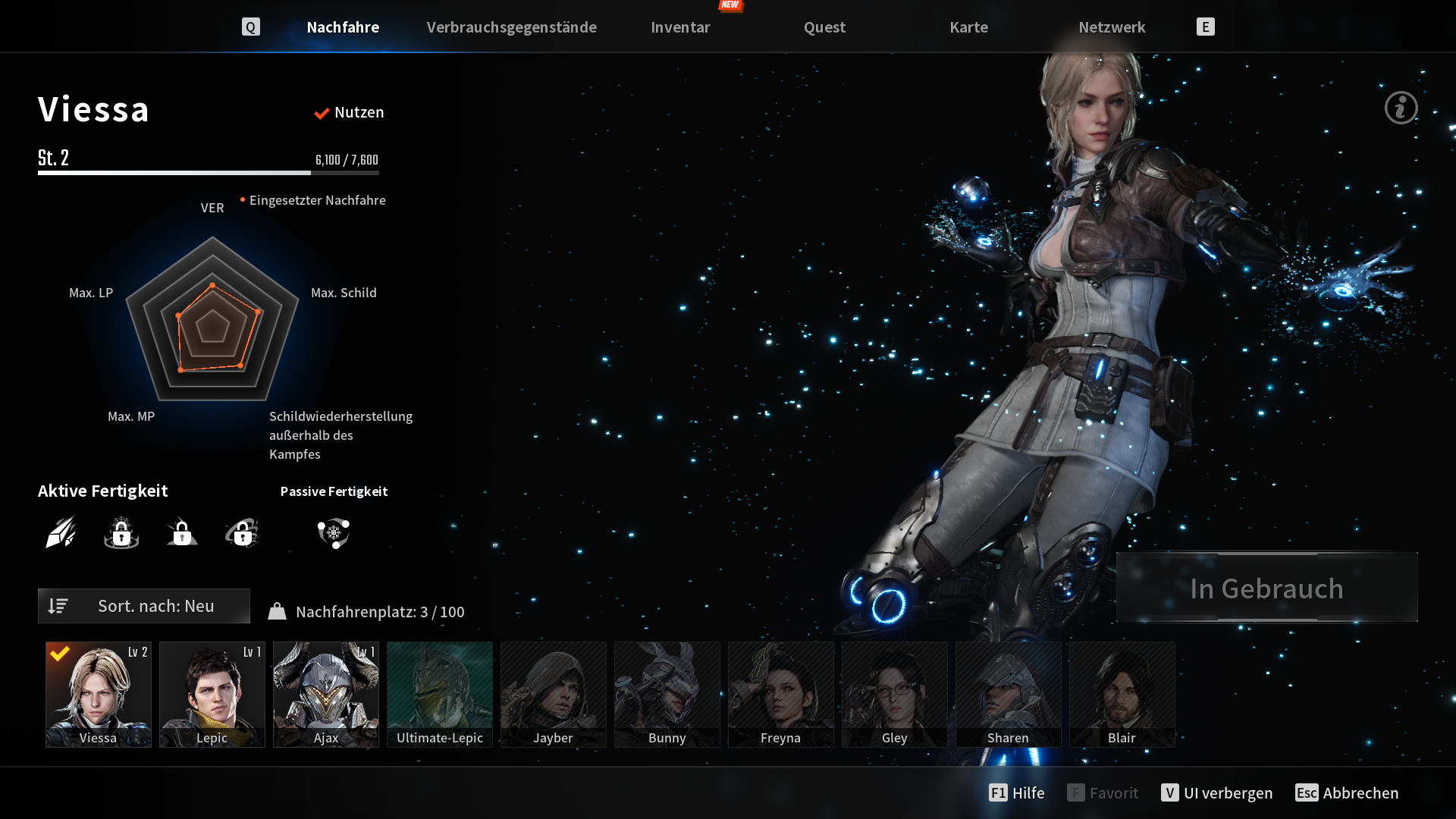Select the Lepic character portrait

(x=212, y=695)
